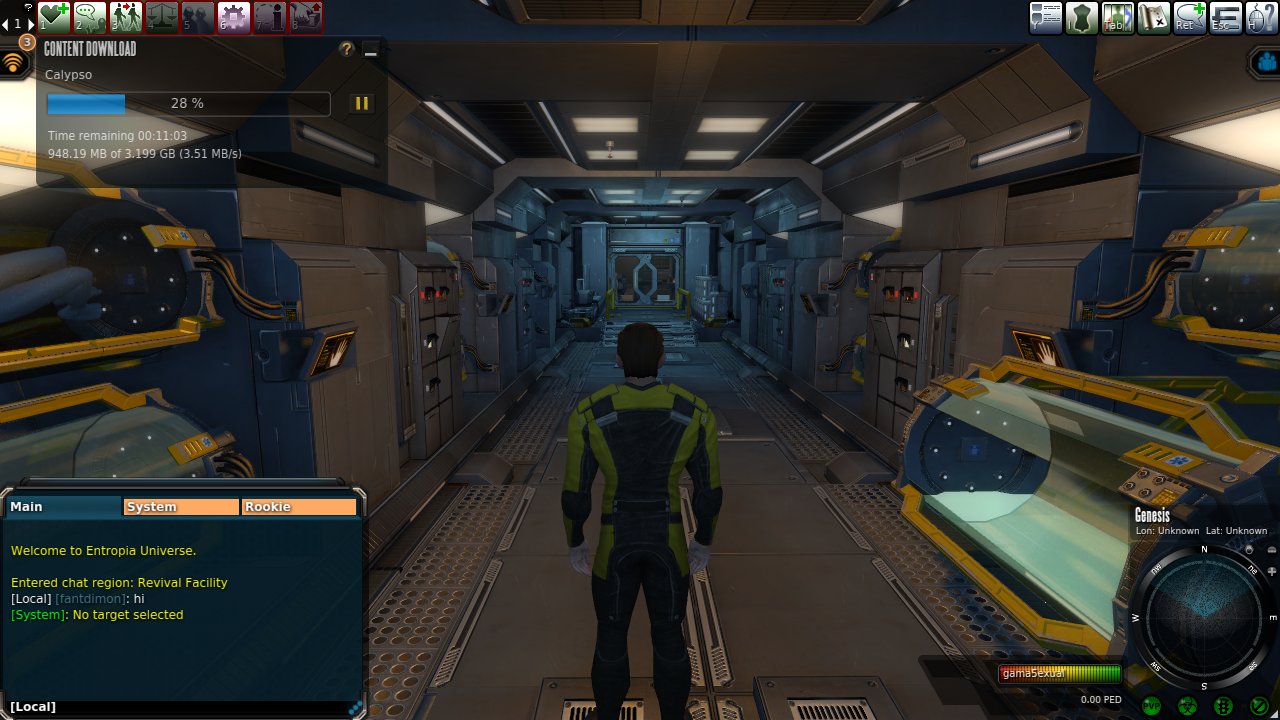Switch to the System chat tab
The width and height of the screenshot is (1280, 720).
pos(181,507)
